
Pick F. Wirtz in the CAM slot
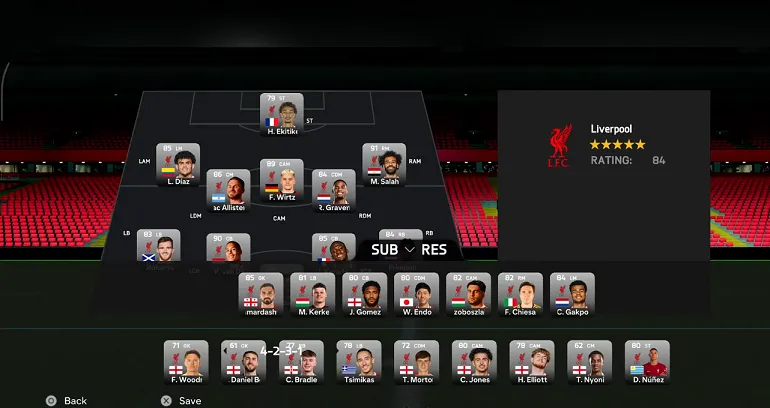(x=281, y=180)
